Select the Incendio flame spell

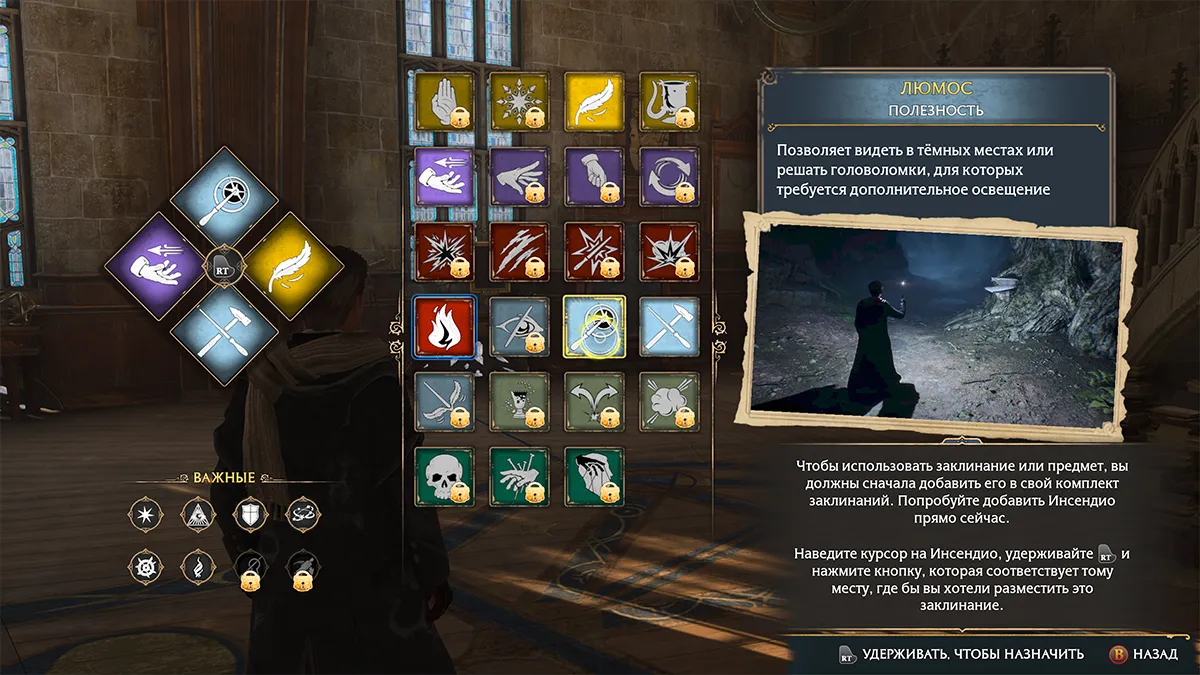[x=443, y=326]
